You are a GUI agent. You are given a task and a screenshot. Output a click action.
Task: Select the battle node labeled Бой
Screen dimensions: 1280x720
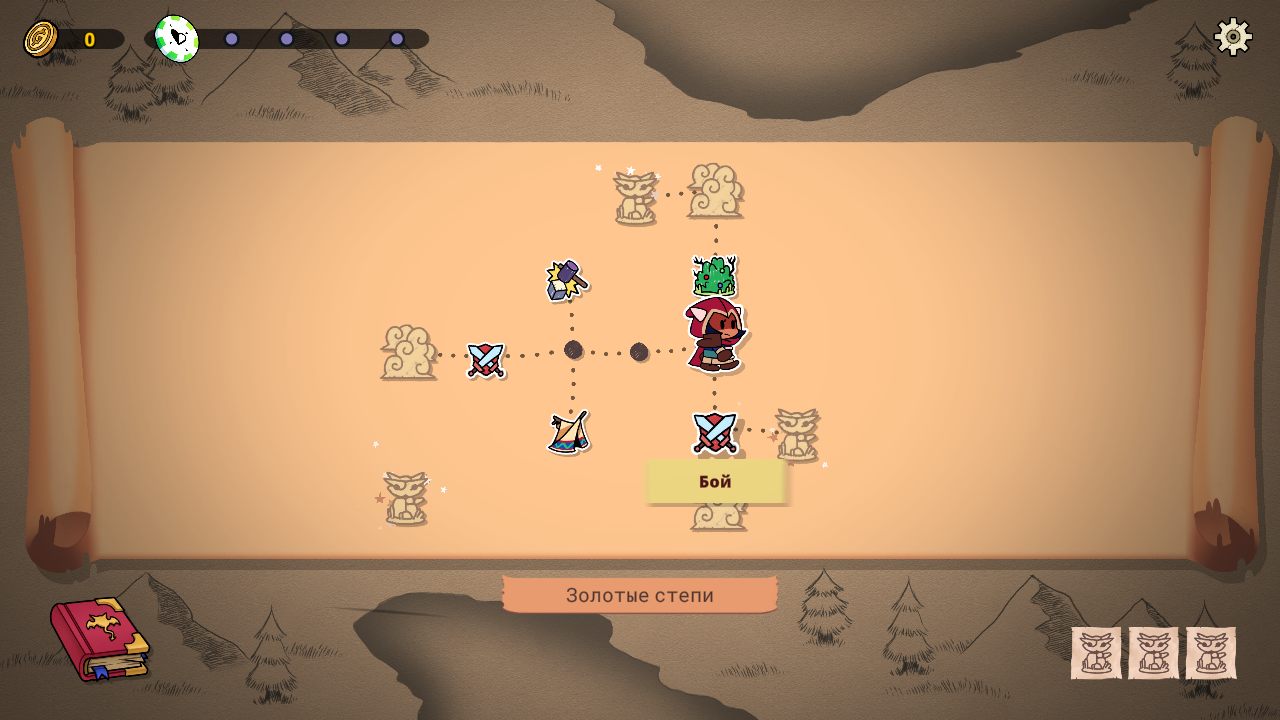tap(714, 432)
